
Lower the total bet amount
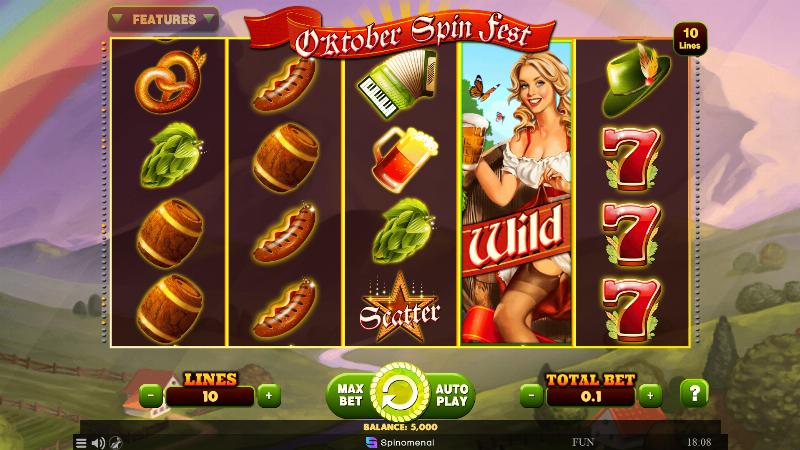pyautogui.click(x=532, y=395)
